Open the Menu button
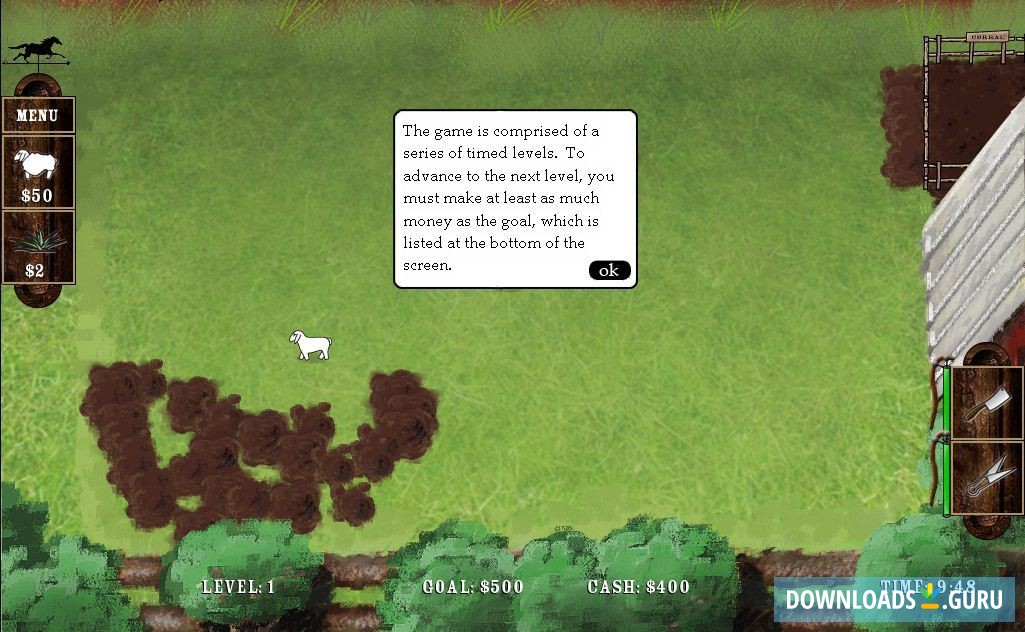The height and width of the screenshot is (632, 1025). pyautogui.click(x=38, y=115)
